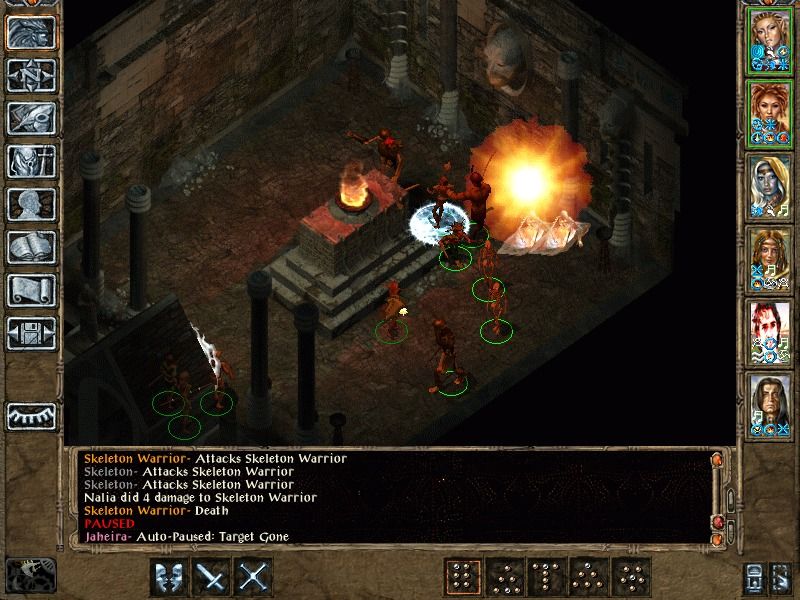
Task: Open the character record sheet
Action: tap(30, 204)
